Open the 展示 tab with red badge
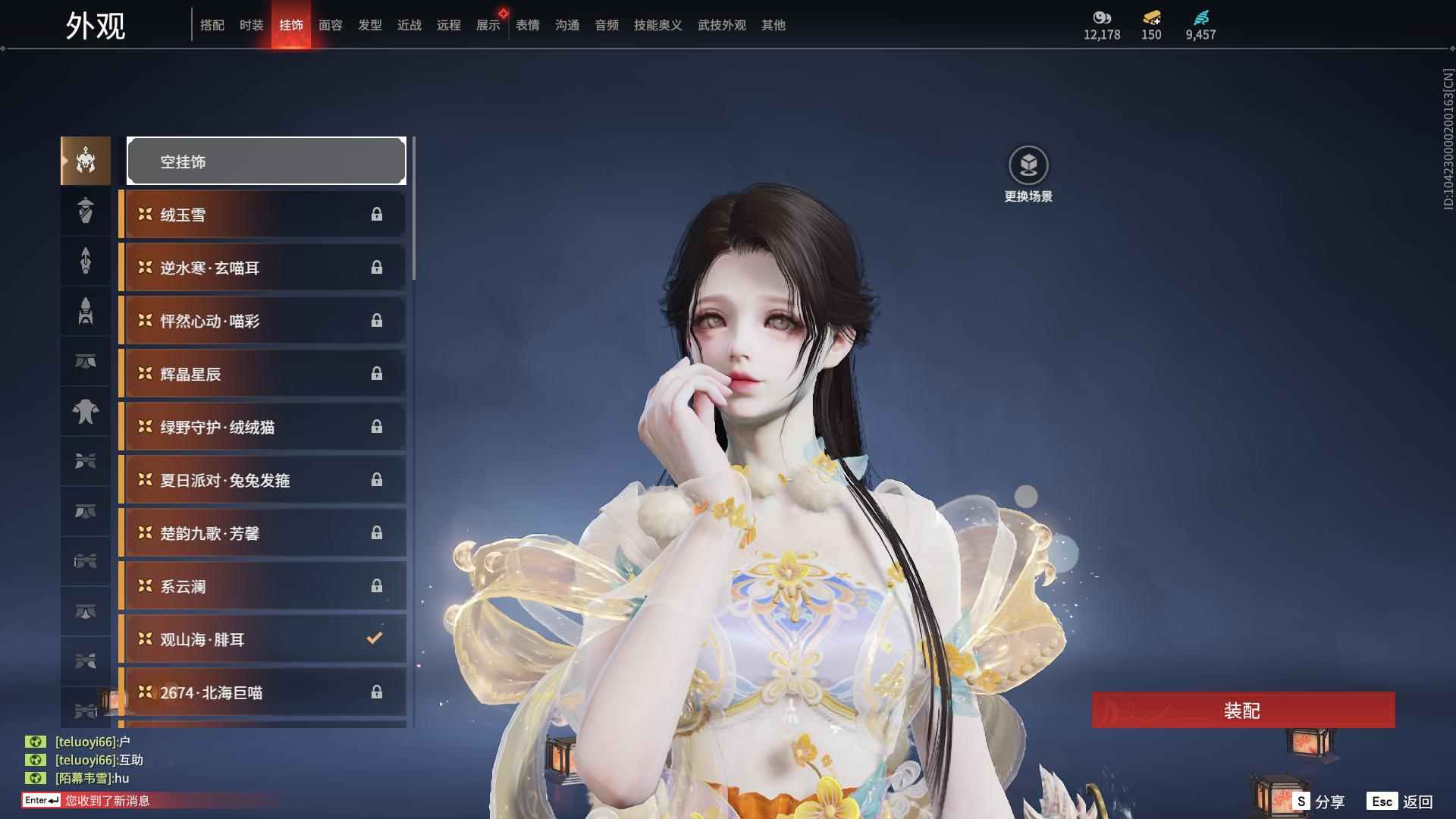This screenshot has width=1456, height=819. click(x=488, y=24)
